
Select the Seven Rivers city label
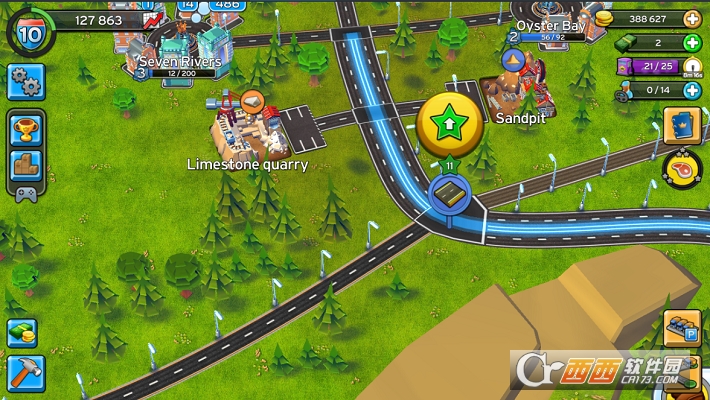click(180, 62)
